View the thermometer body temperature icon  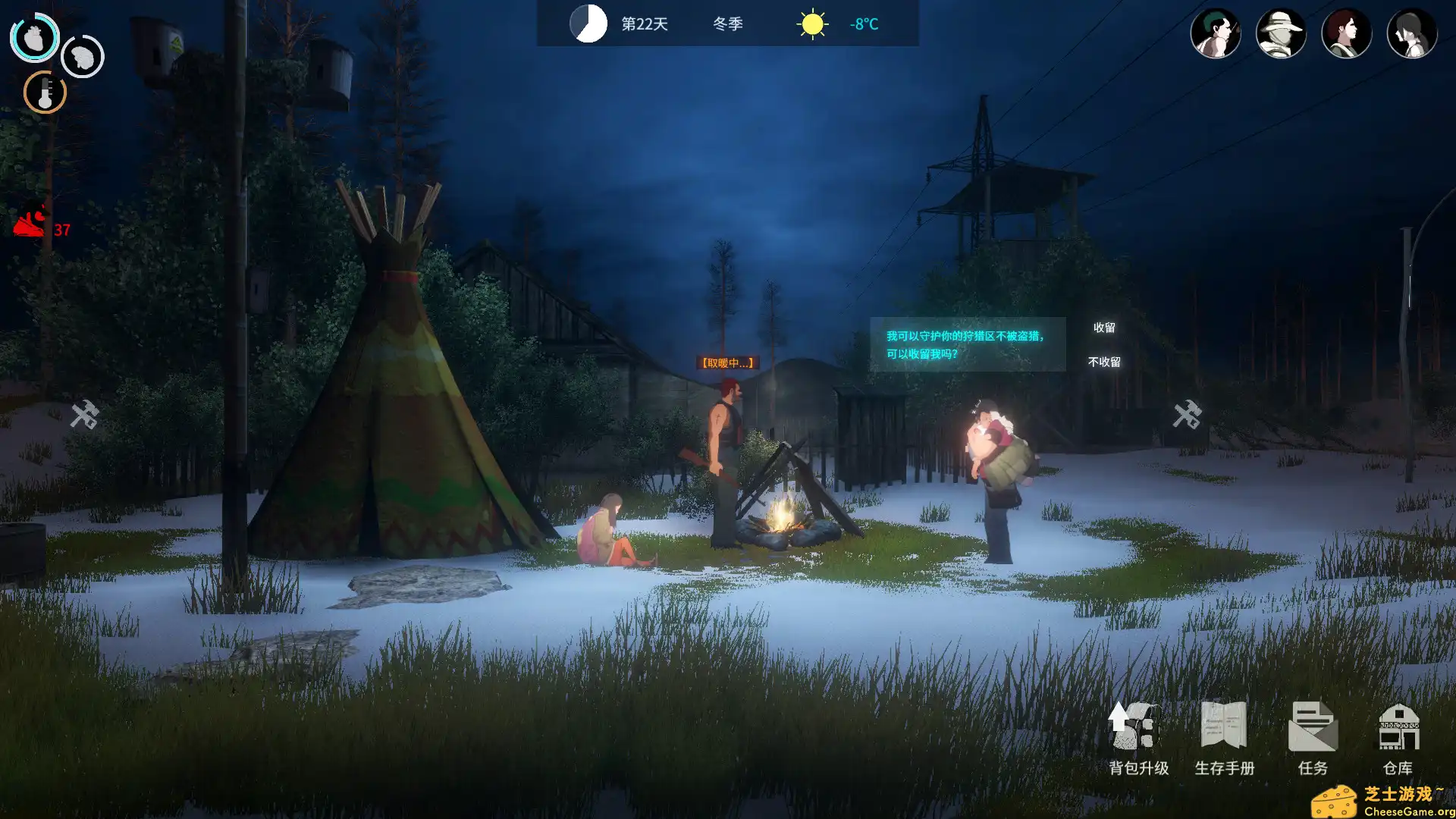tap(44, 93)
